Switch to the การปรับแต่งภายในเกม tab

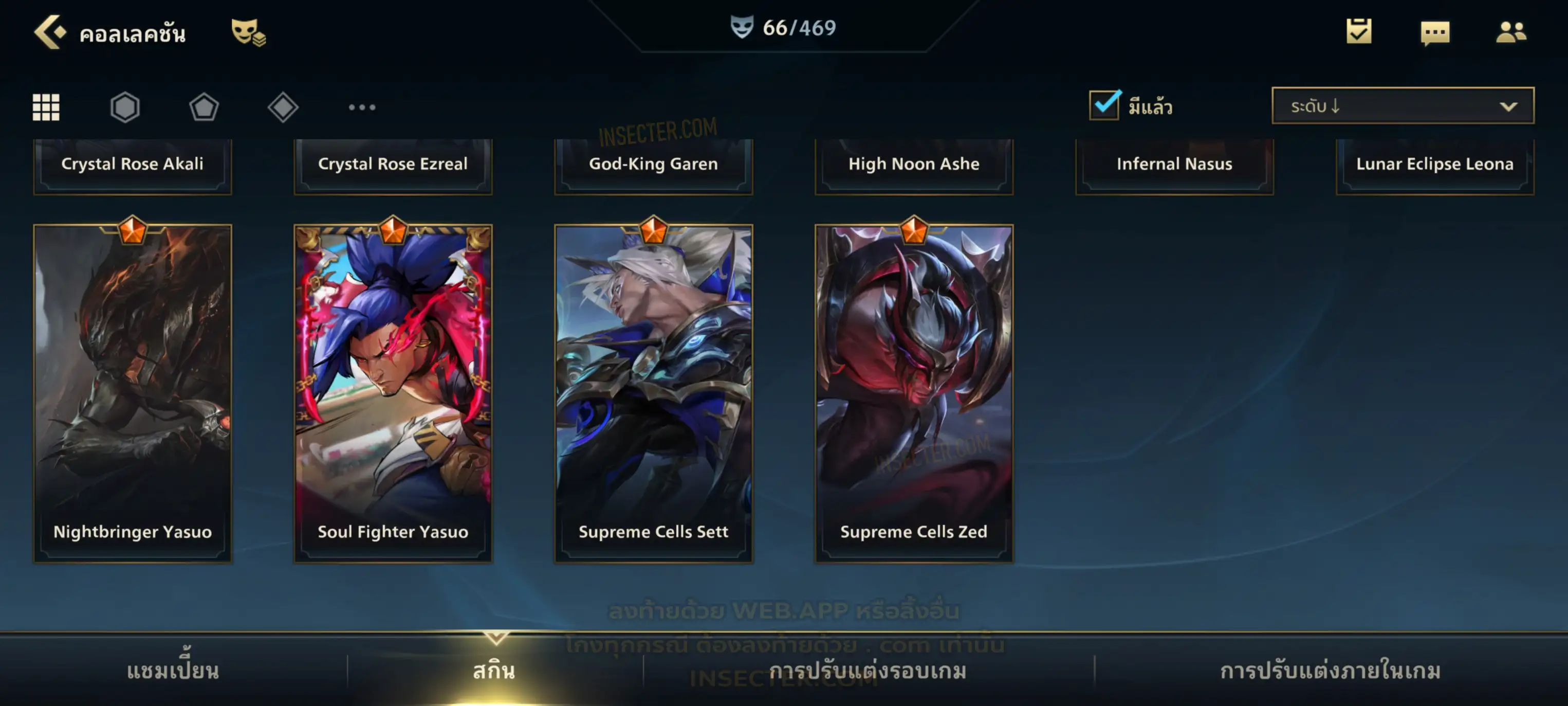[x=1330, y=670]
